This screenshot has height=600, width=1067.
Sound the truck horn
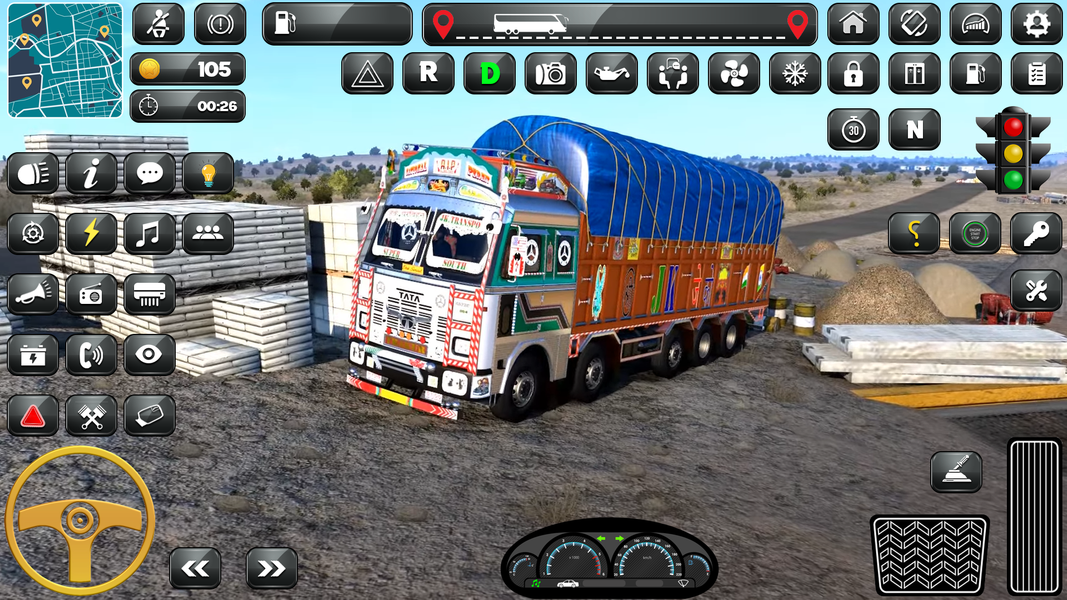[x=33, y=294]
